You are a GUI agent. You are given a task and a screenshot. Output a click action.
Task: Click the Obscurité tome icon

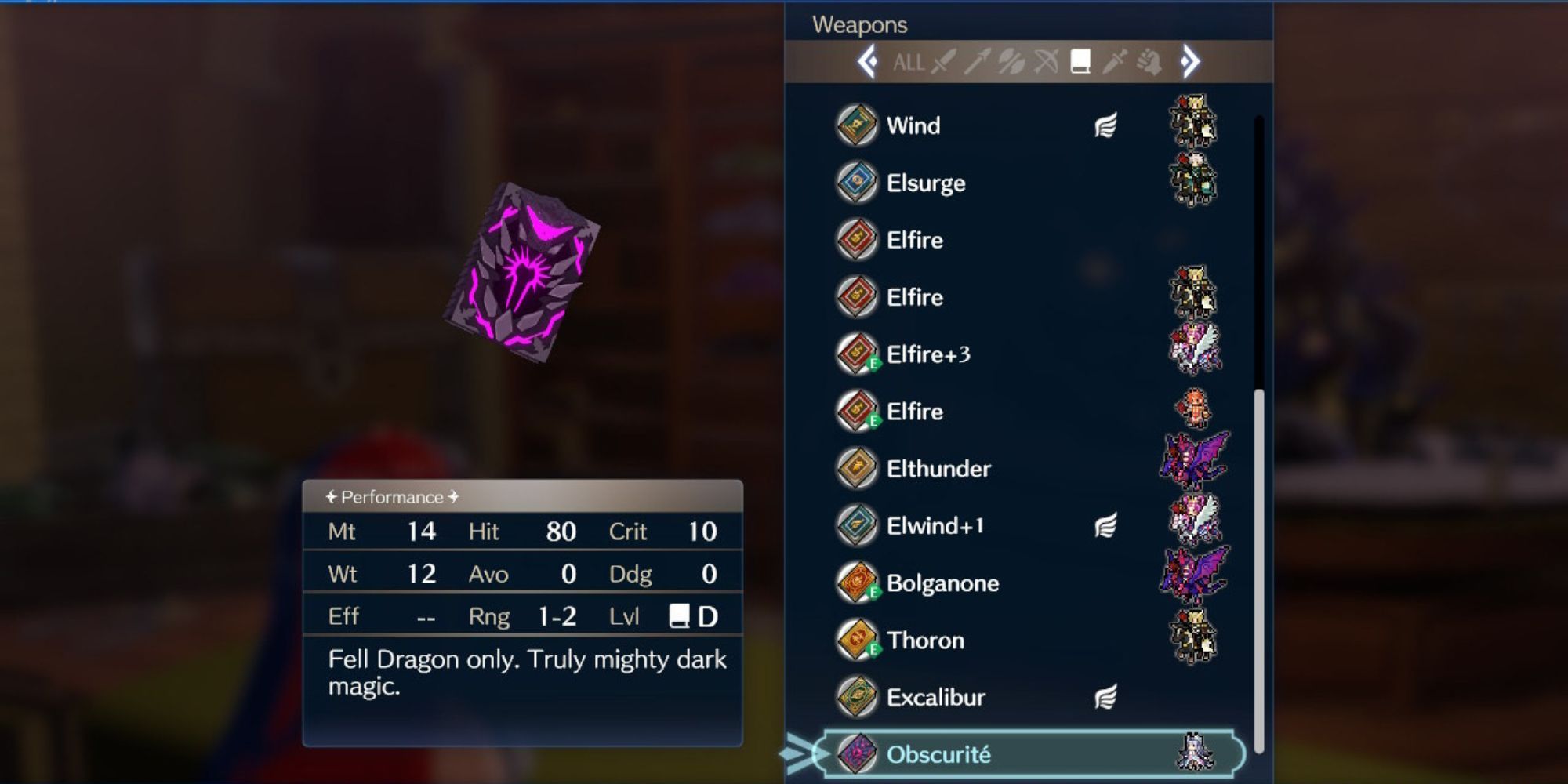856,754
